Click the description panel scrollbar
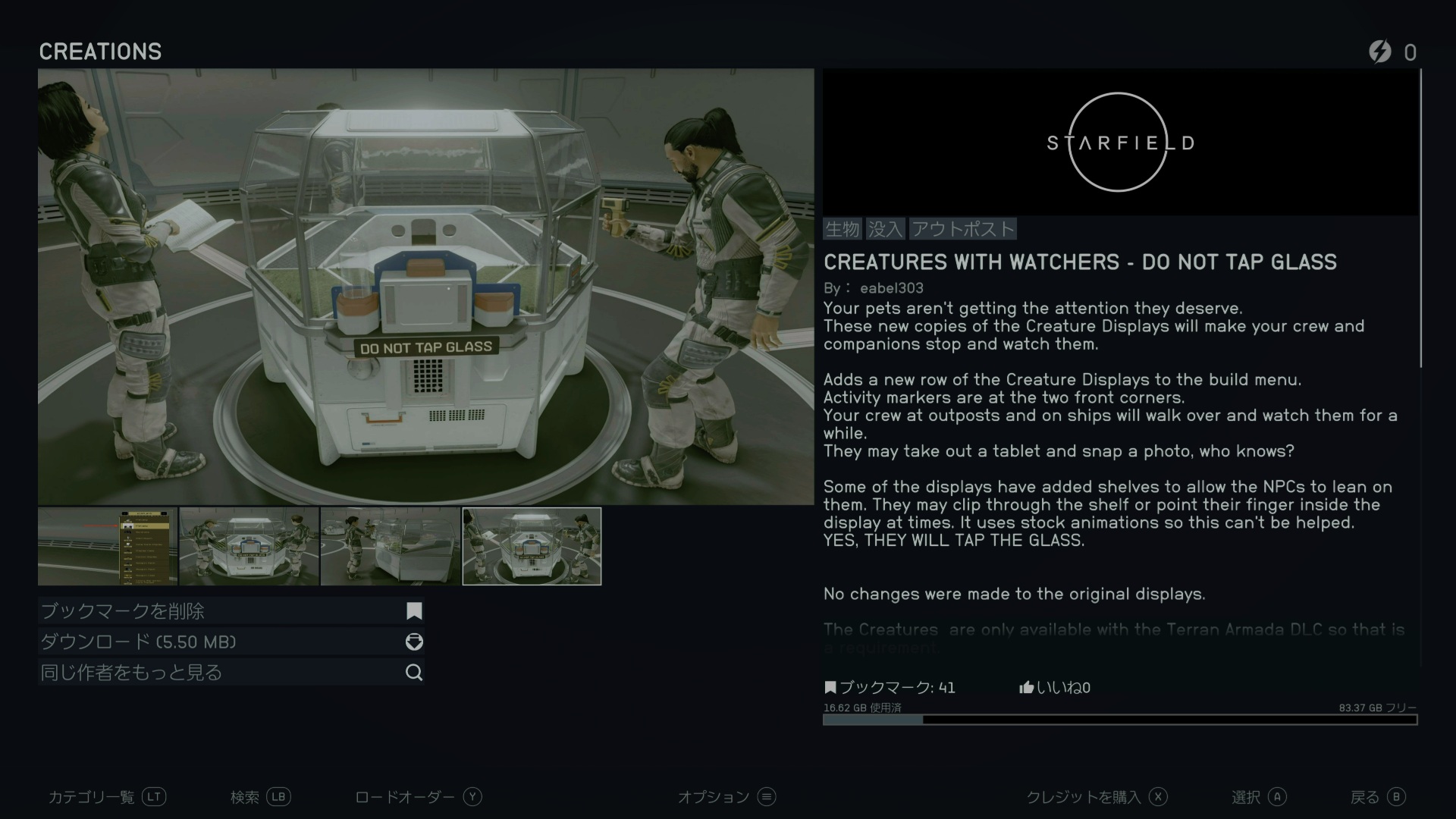 click(1421, 220)
